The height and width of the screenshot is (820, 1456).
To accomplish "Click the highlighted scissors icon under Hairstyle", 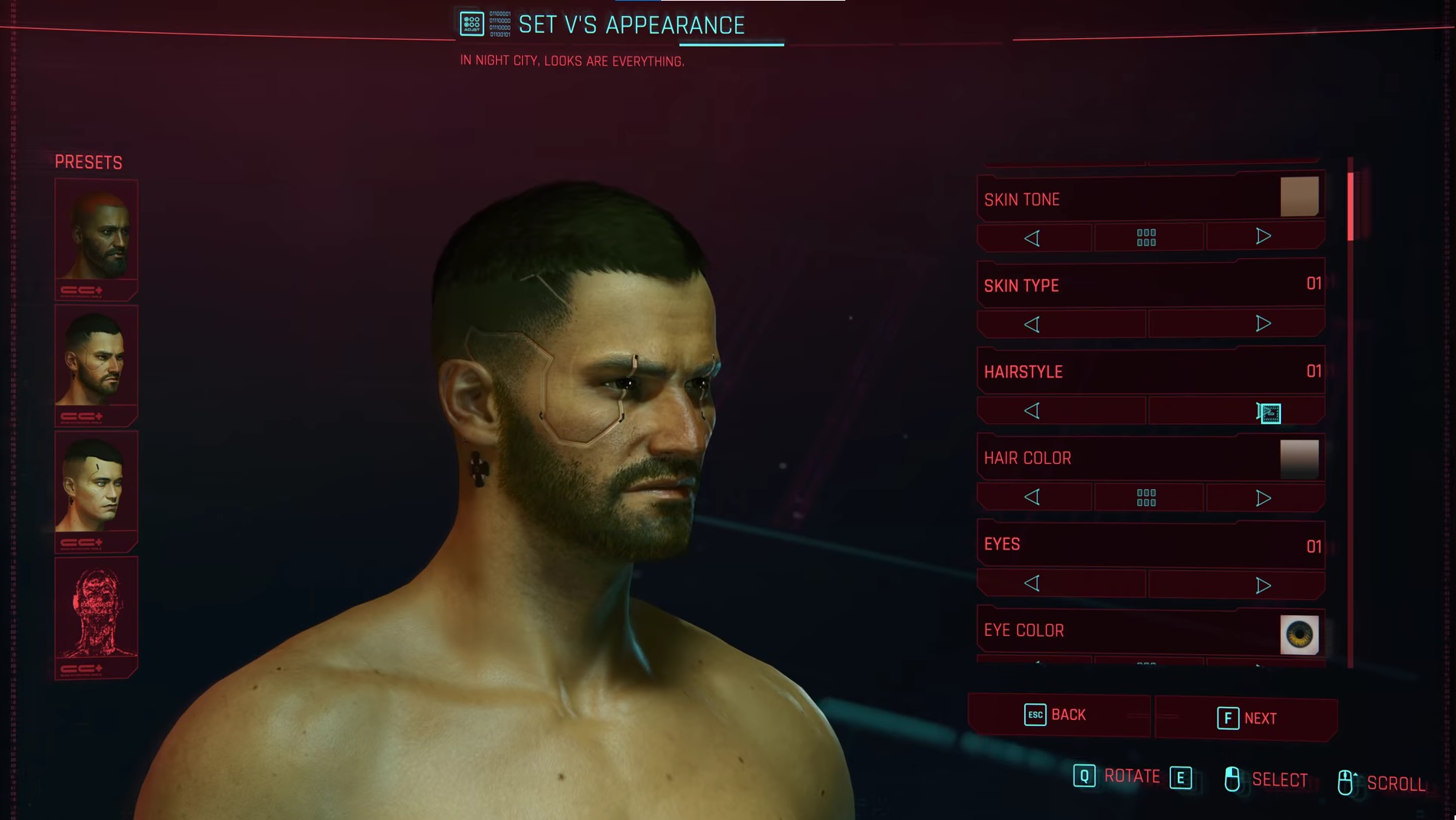I will (1269, 413).
